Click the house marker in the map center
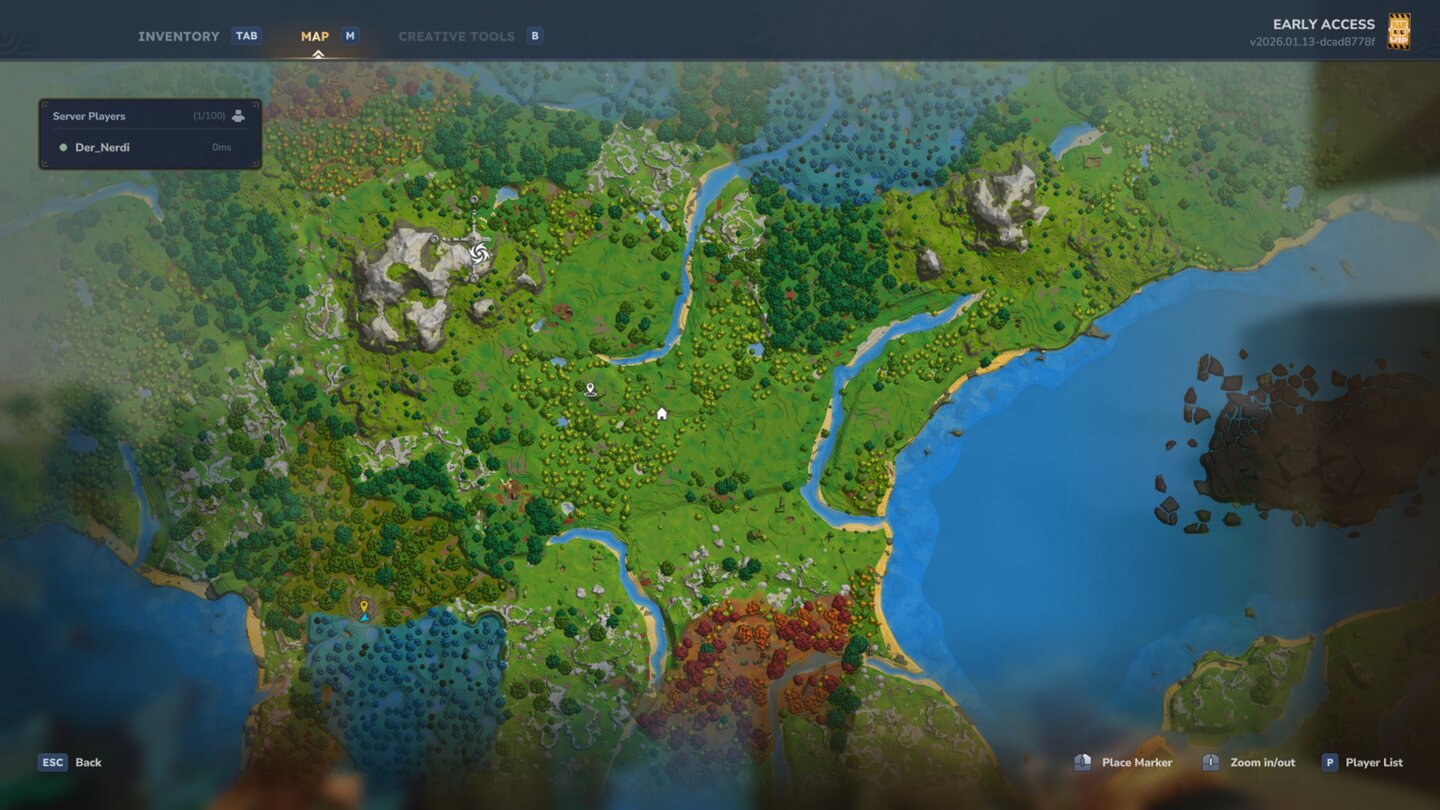1440x810 pixels. coord(661,412)
